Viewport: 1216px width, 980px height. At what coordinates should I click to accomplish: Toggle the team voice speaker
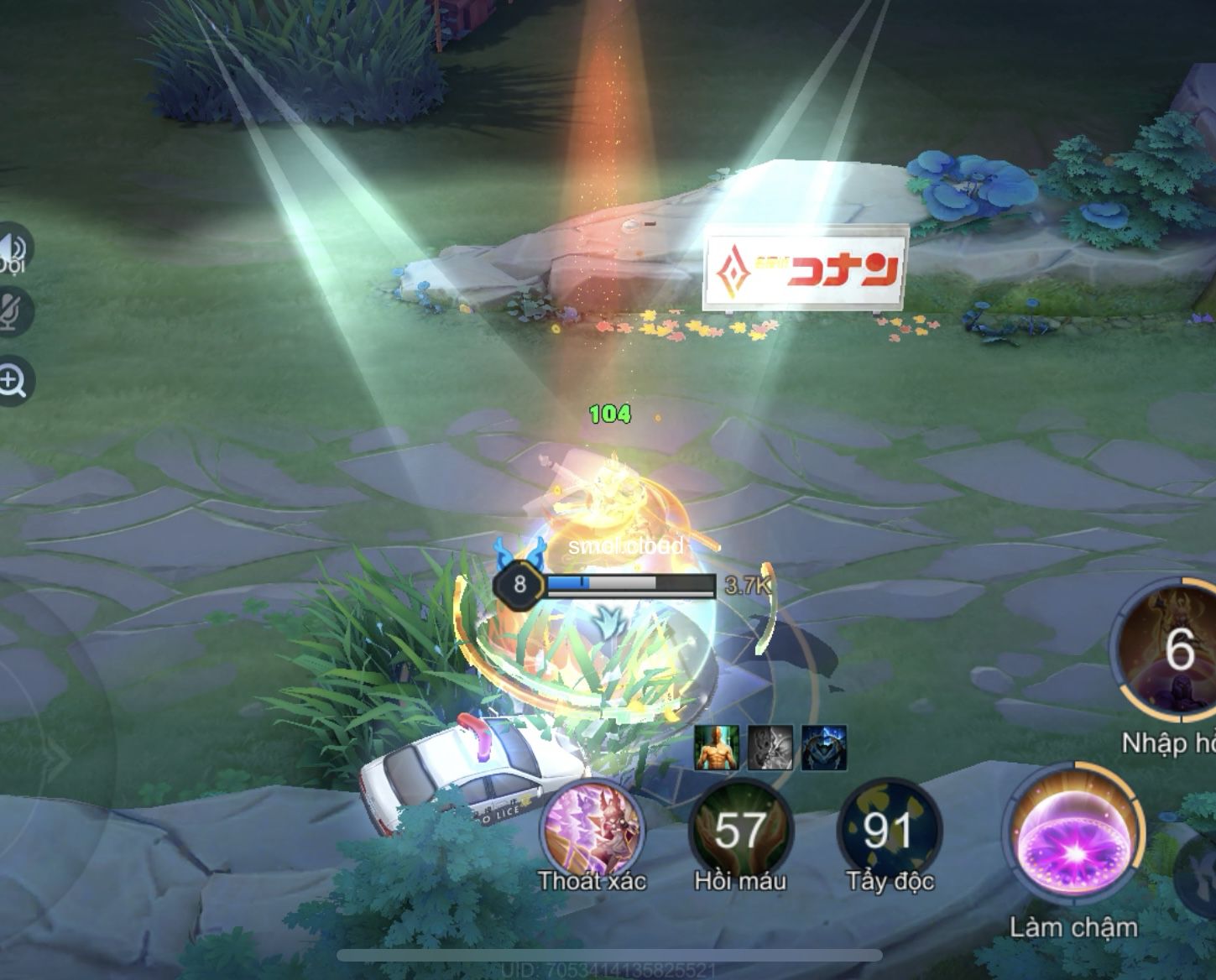(12, 248)
